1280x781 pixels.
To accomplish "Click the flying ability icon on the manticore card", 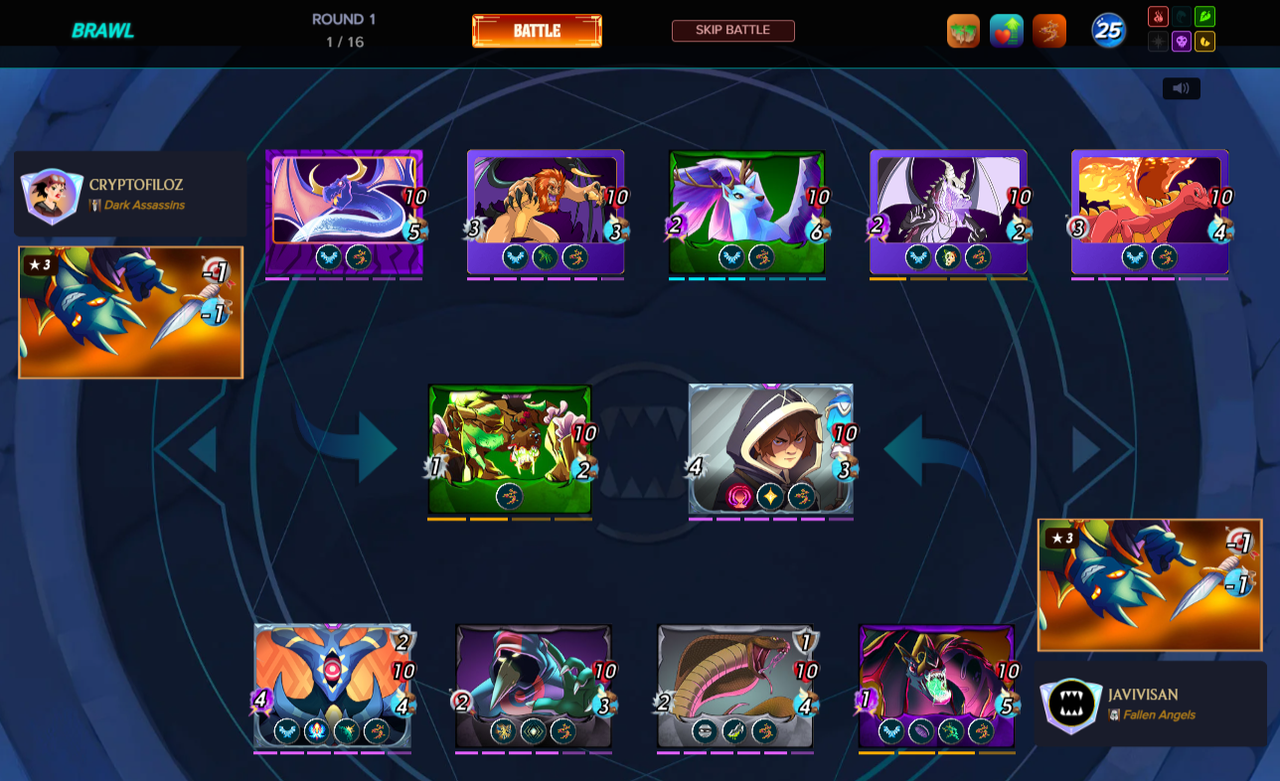I will [516, 257].
